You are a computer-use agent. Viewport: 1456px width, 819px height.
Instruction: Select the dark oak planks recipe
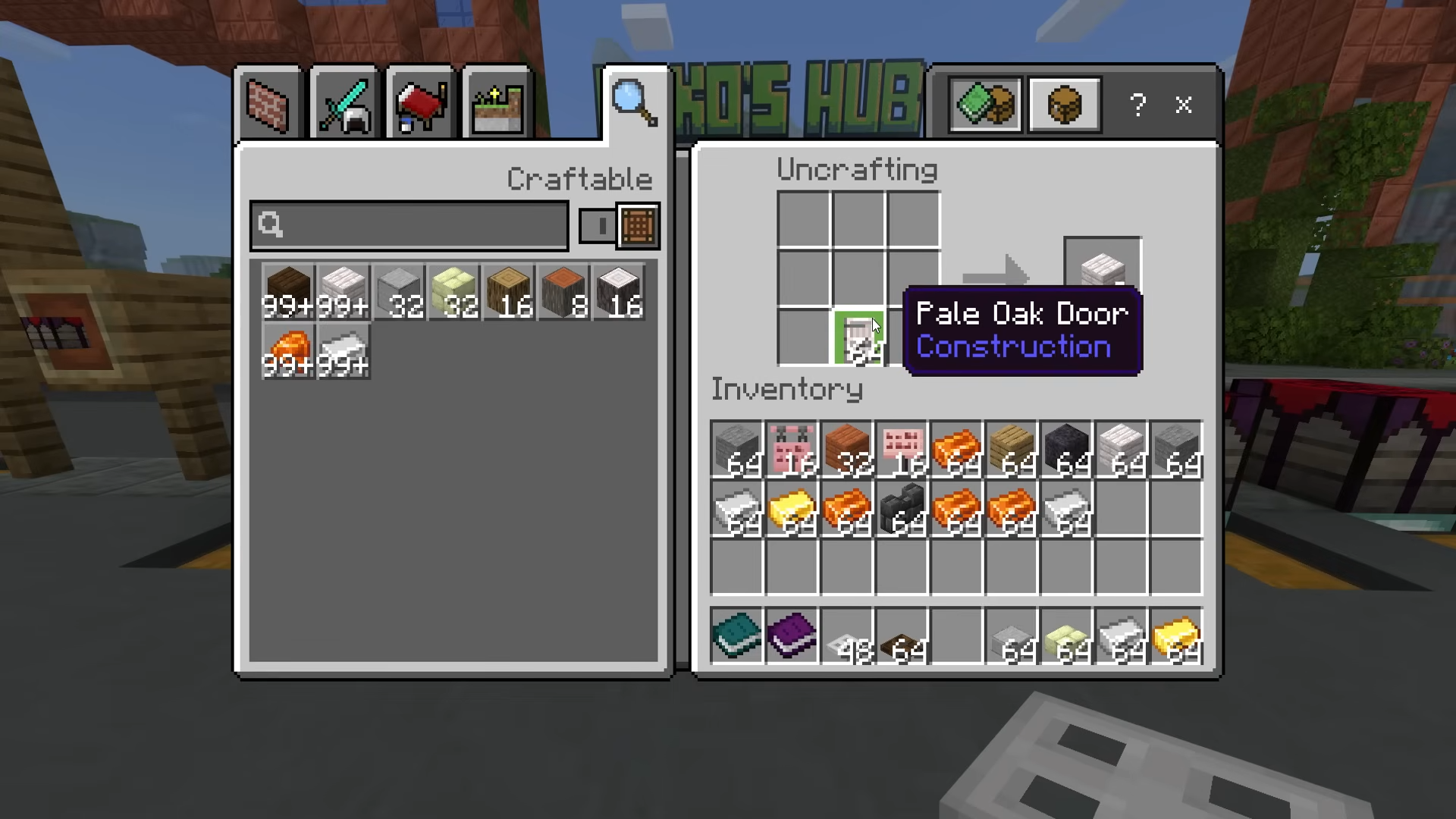(288, 292)
